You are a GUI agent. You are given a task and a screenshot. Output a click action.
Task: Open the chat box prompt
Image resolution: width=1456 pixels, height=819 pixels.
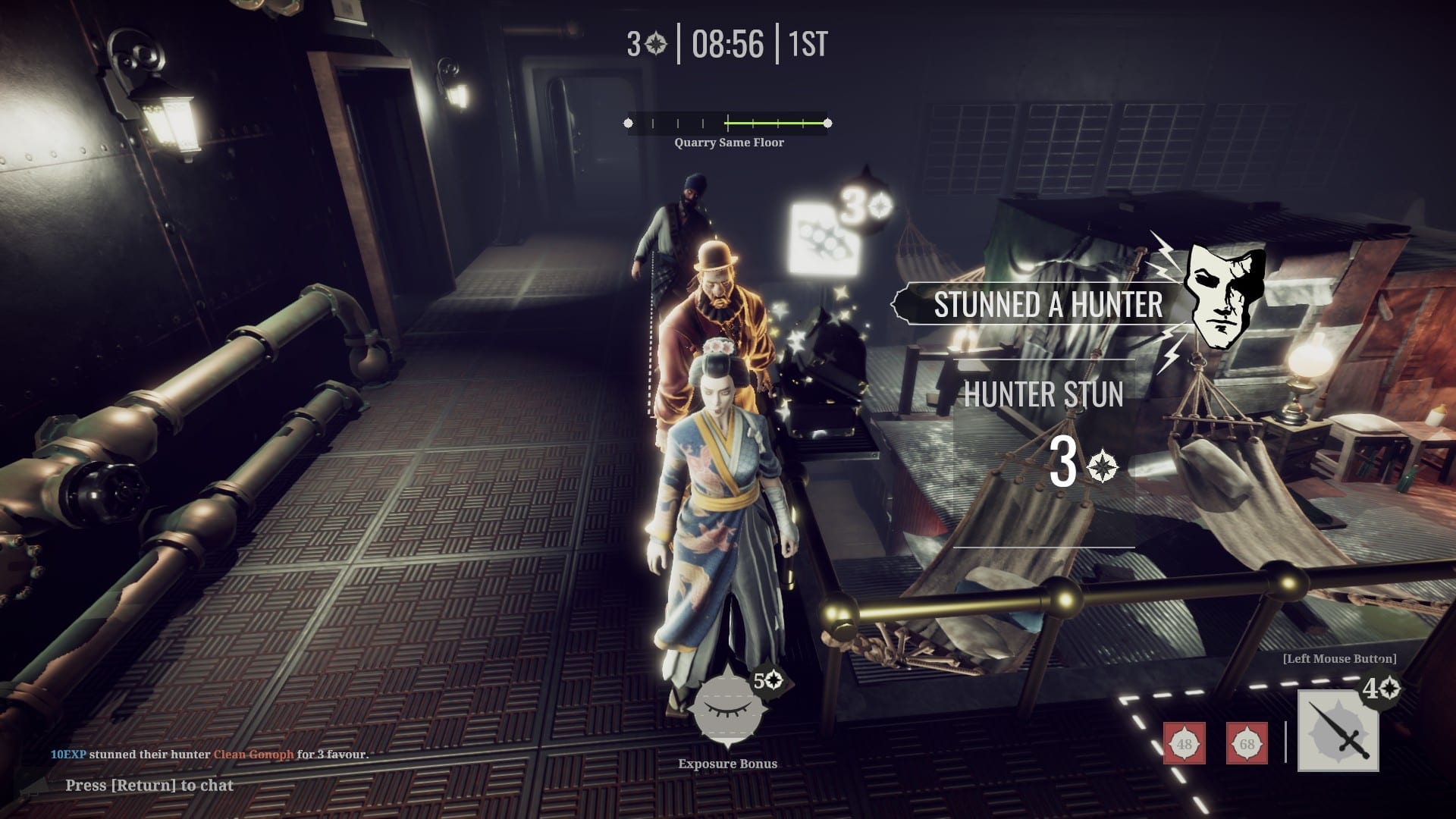149,786
